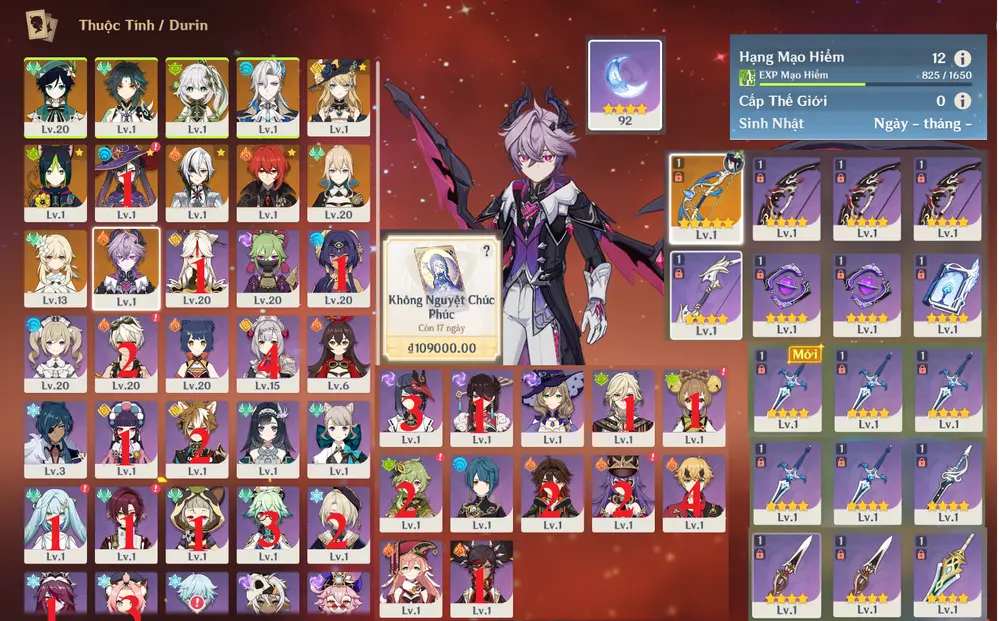Viewport: 999px width, 621px height.
Task: Pick Jean's Lv.20 character card
Action: pos(339,184)
